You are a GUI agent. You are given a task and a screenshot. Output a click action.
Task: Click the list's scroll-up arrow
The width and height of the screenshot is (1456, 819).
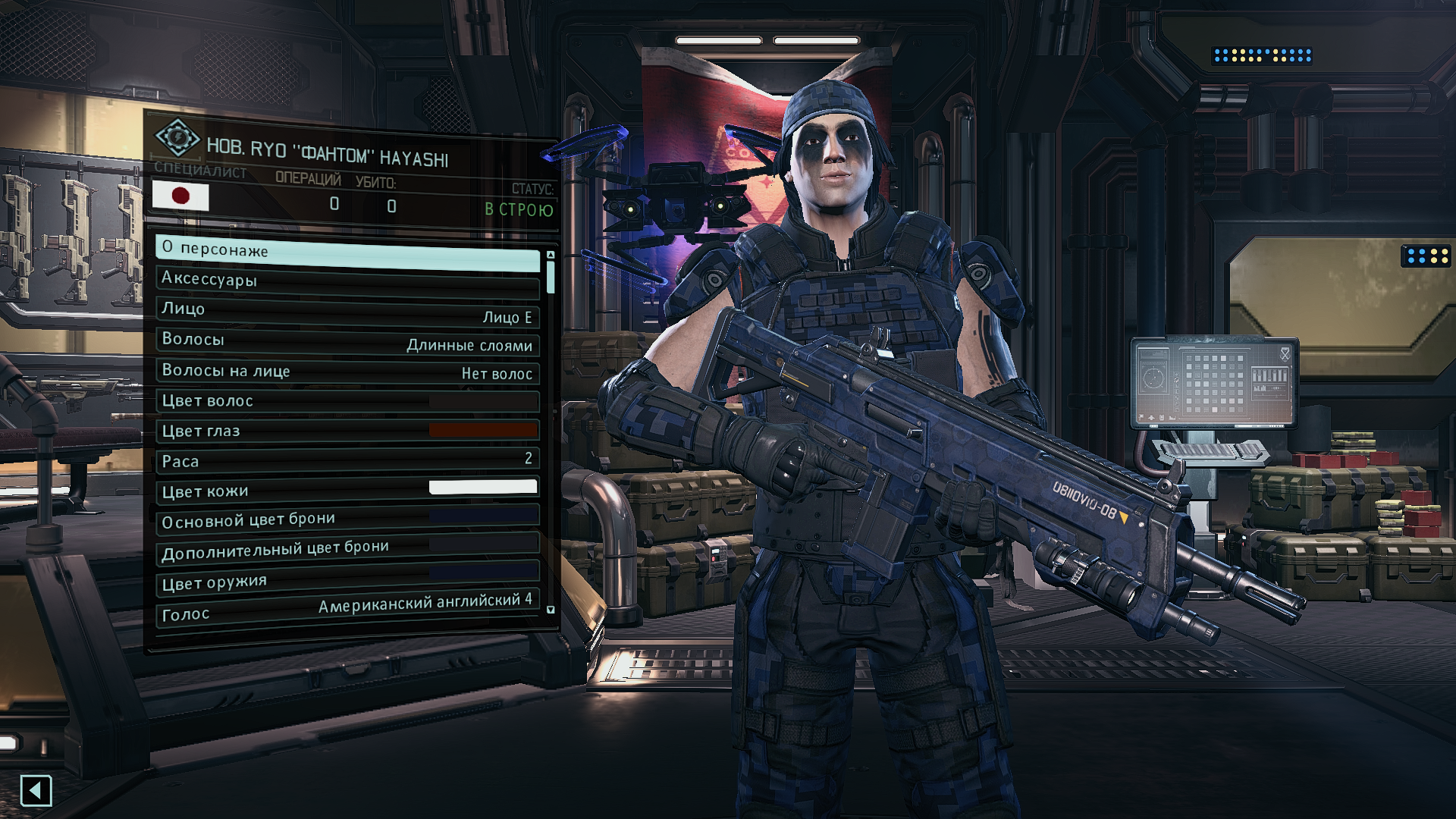[x=551, y=255]
